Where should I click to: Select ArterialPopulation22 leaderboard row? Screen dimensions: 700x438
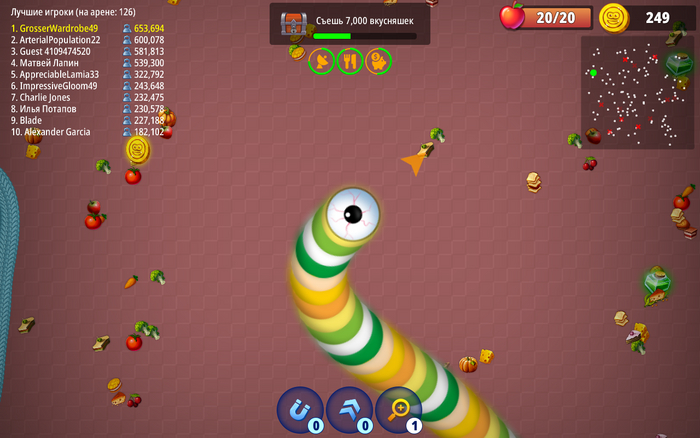coord(60,40)
